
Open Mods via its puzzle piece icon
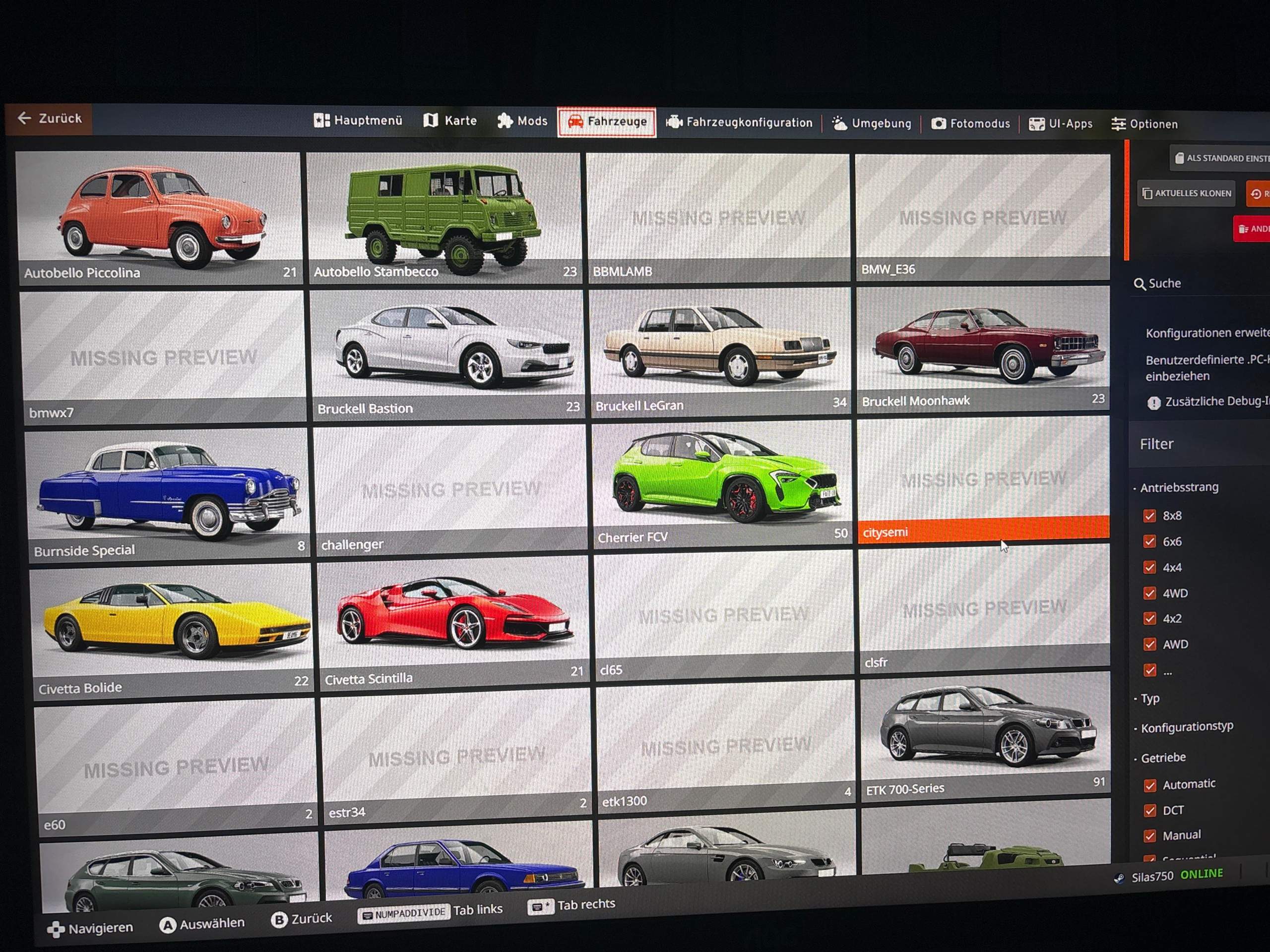[x=505, y=121]
